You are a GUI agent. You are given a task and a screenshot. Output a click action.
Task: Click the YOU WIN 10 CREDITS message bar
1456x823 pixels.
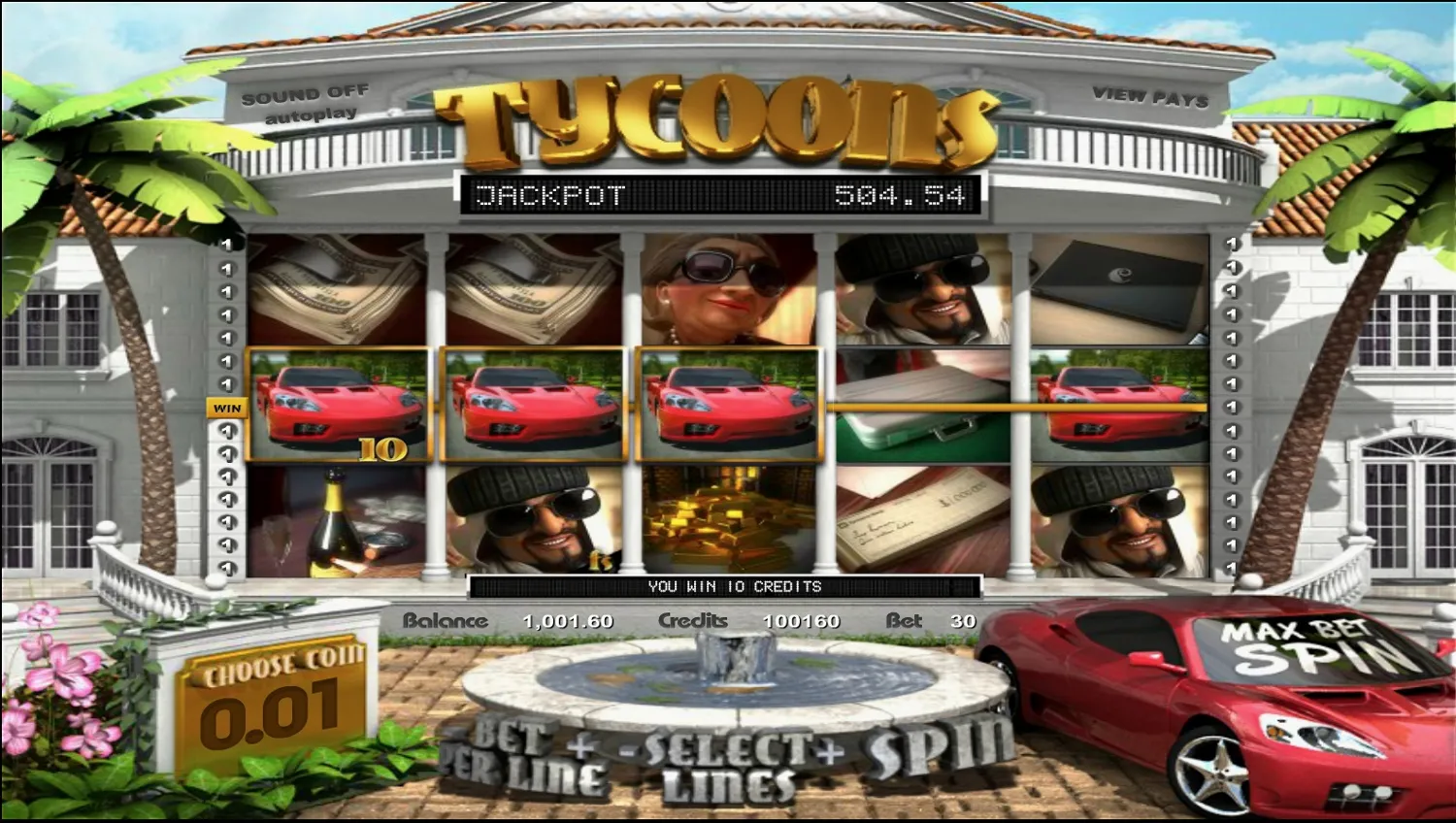728,586
